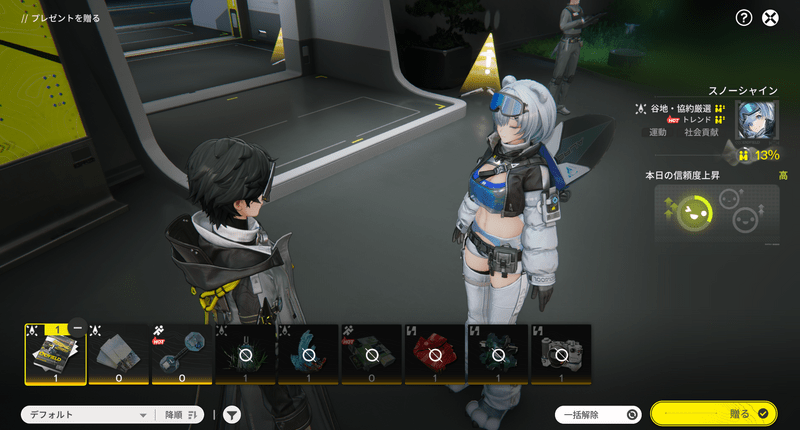Close the gift-giving screen
Viewport: 800px width, 430px height.
[770, 17]
